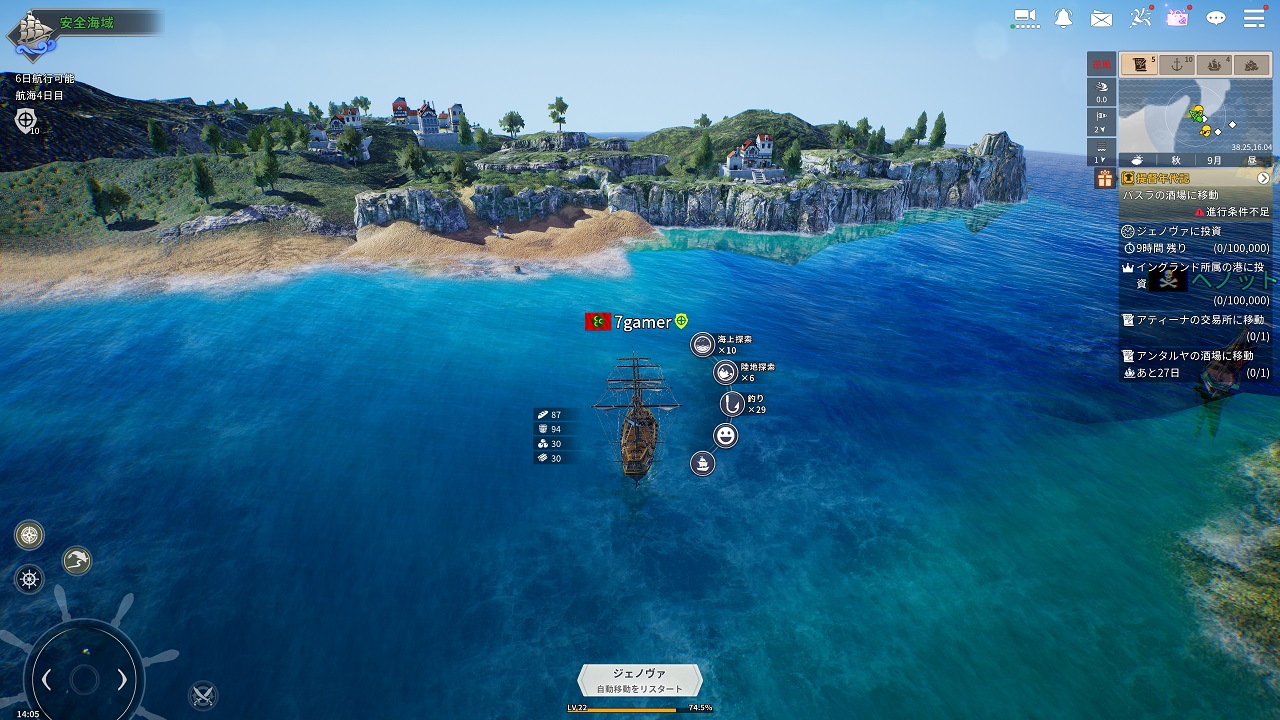This screenshot has height=720, width=1280.
Task: Activate the crossed swords combat icon
Action: pyautogui.click(x=203, y=694)
